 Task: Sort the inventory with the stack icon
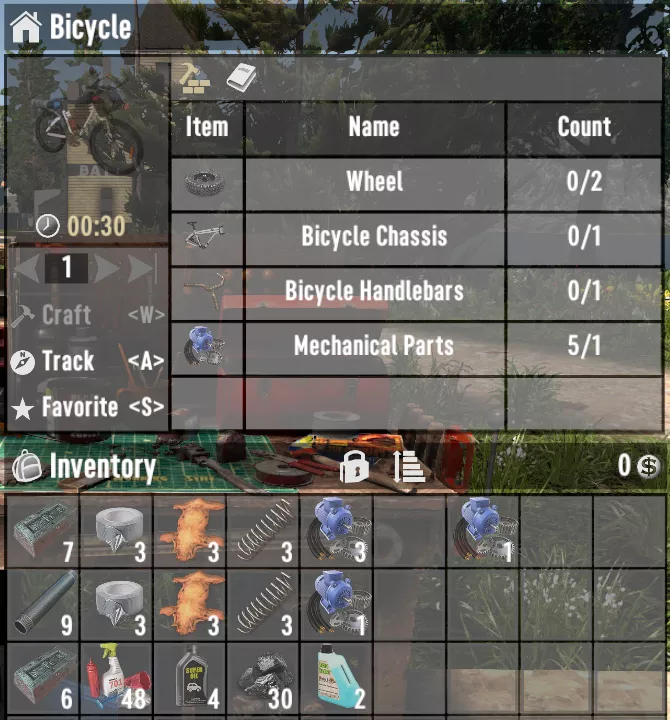(409, 466)
